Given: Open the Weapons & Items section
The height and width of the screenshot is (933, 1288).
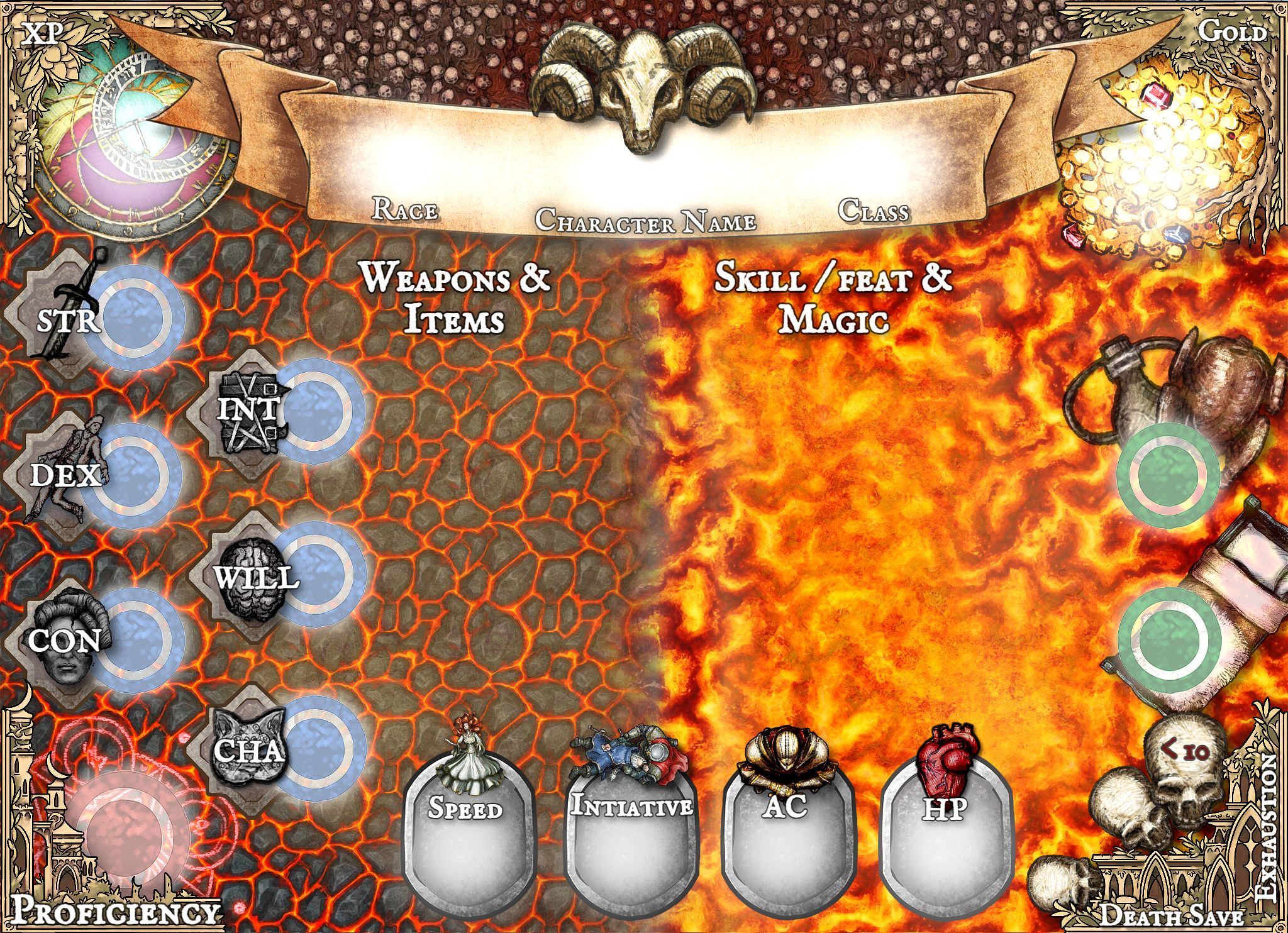Looking at the screenshot, I should point(454,299).
